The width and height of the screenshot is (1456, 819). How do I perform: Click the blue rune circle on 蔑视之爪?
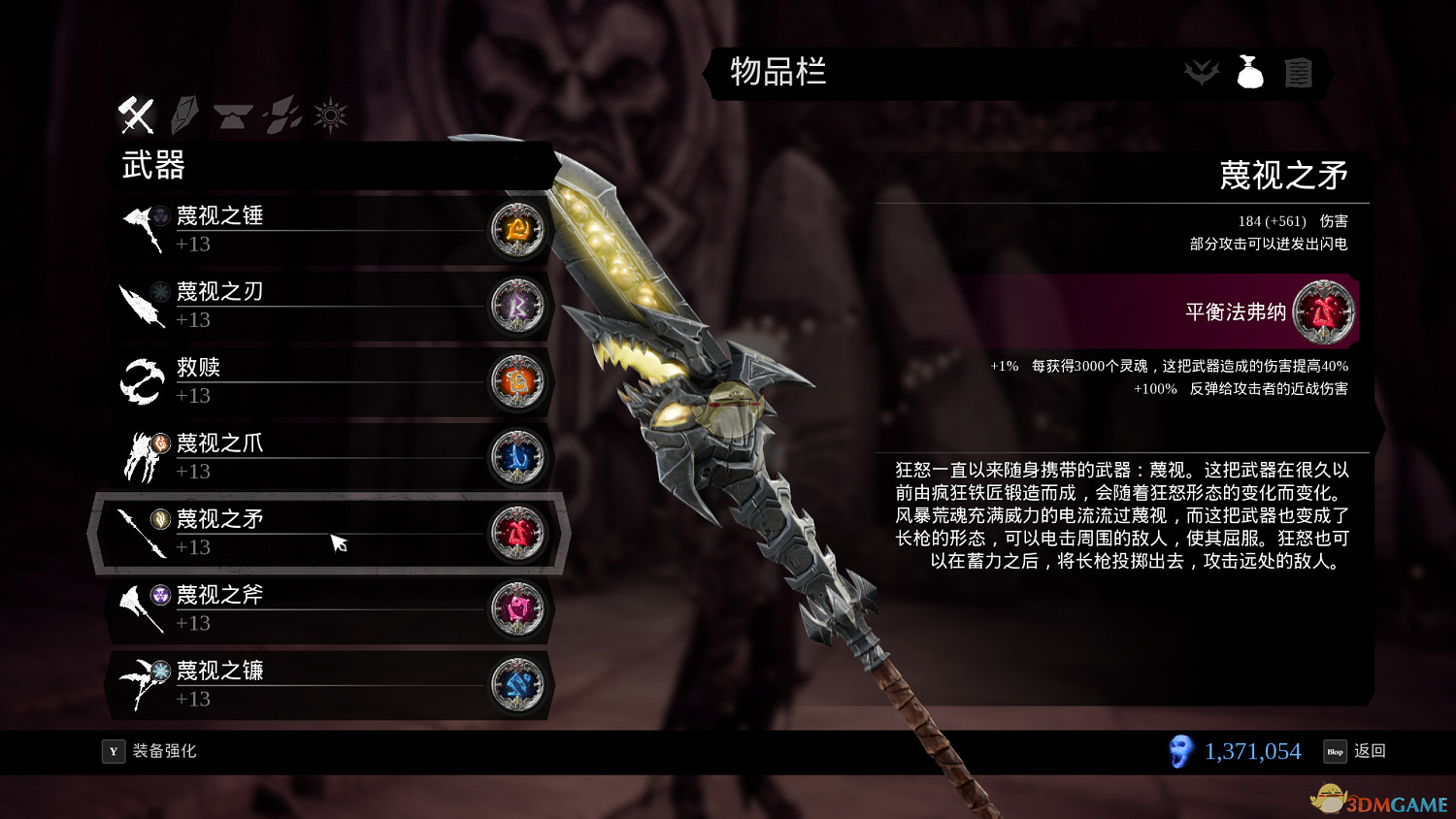pos(518,457)
